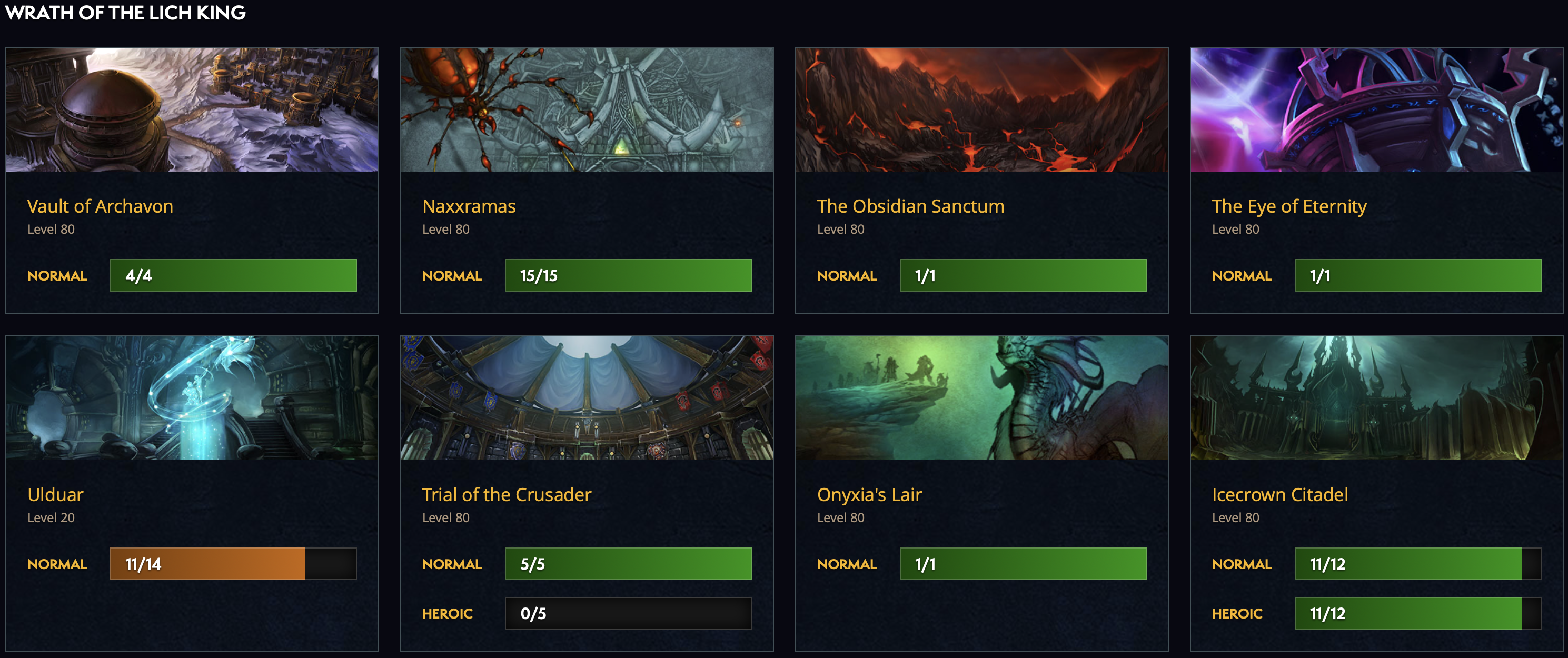Open the Trial of the Crusader page
Viewport: 1568px width, 658px height.
point(507,494)
